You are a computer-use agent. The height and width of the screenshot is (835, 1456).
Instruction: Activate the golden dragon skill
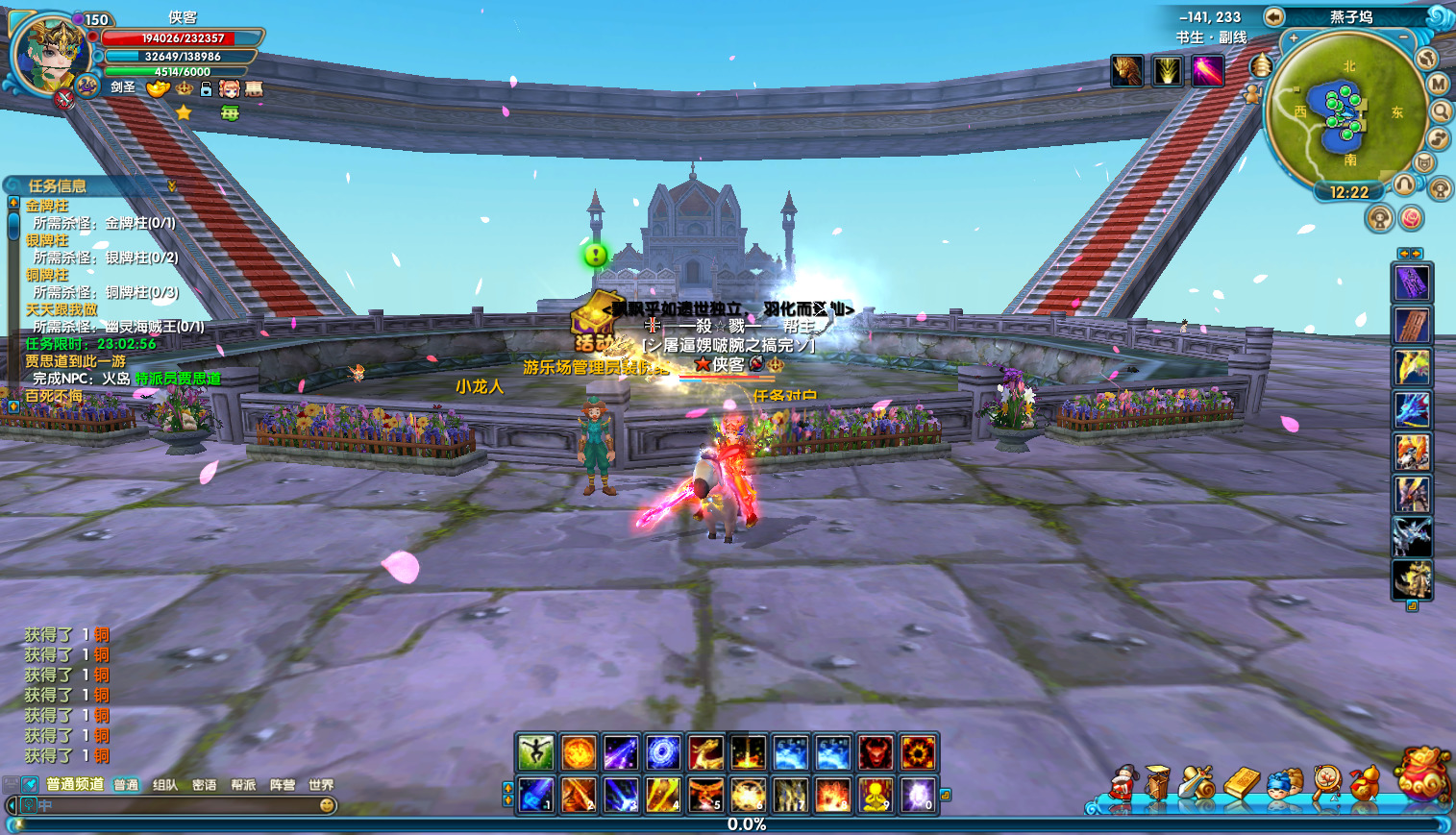coord(705,753)
